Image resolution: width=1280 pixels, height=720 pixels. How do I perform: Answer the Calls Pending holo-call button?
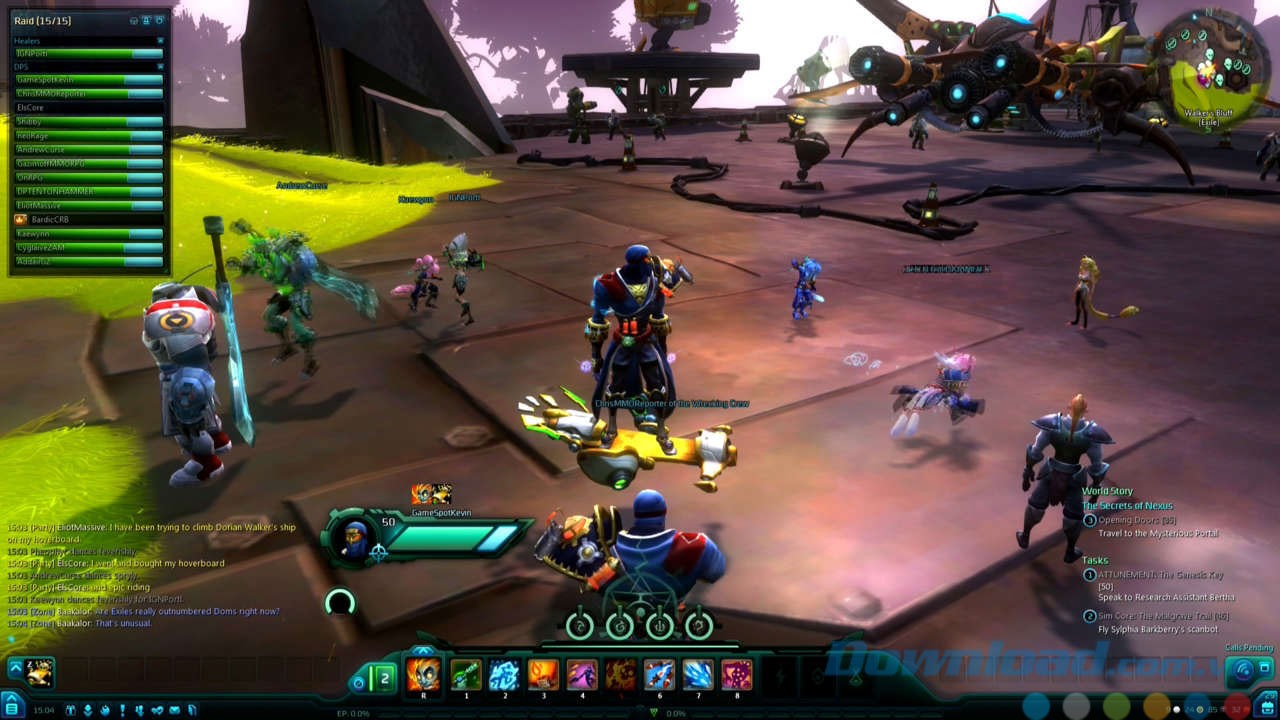pos(1241,668)
